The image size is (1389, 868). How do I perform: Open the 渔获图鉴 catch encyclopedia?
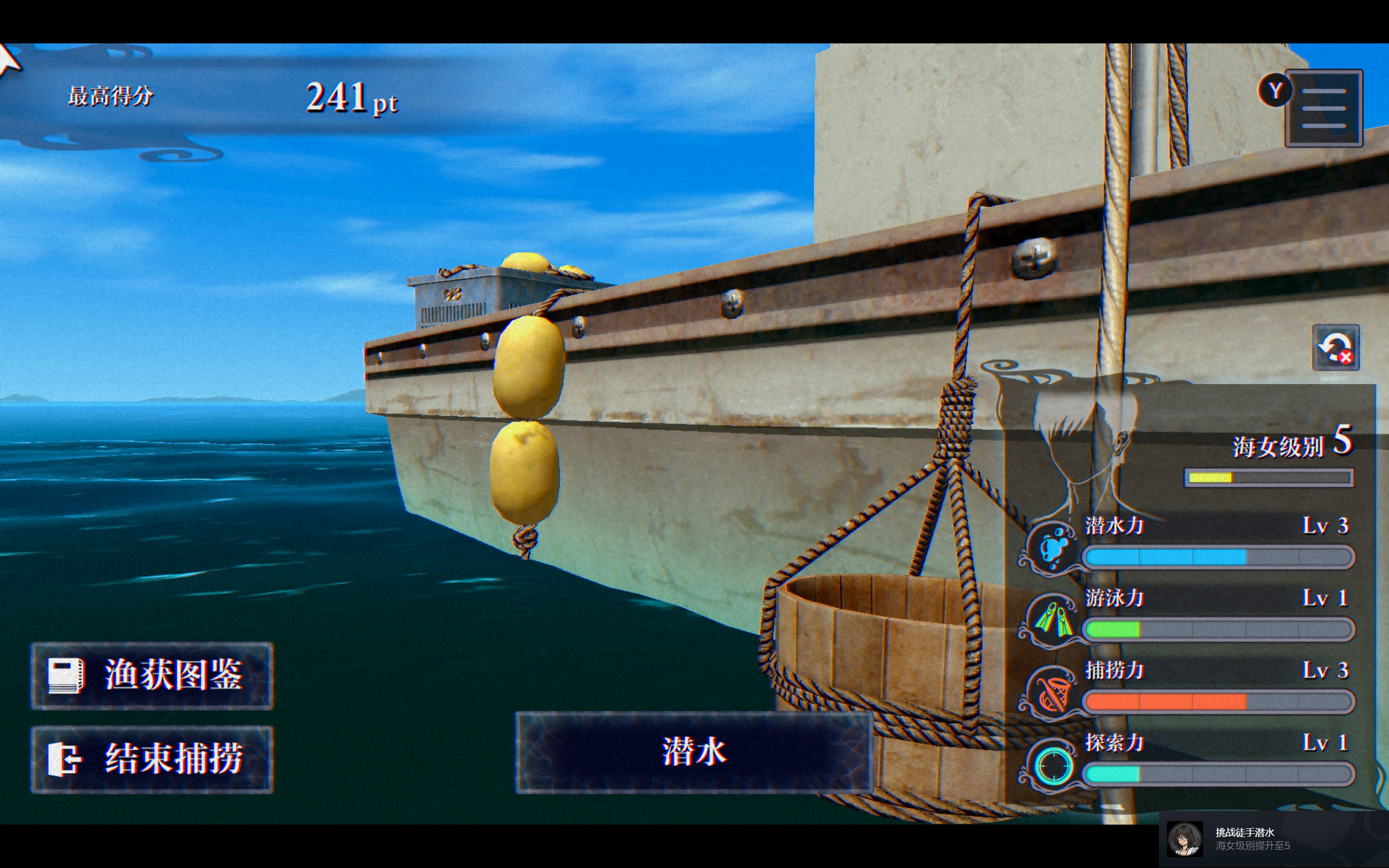tap(152, 676)
